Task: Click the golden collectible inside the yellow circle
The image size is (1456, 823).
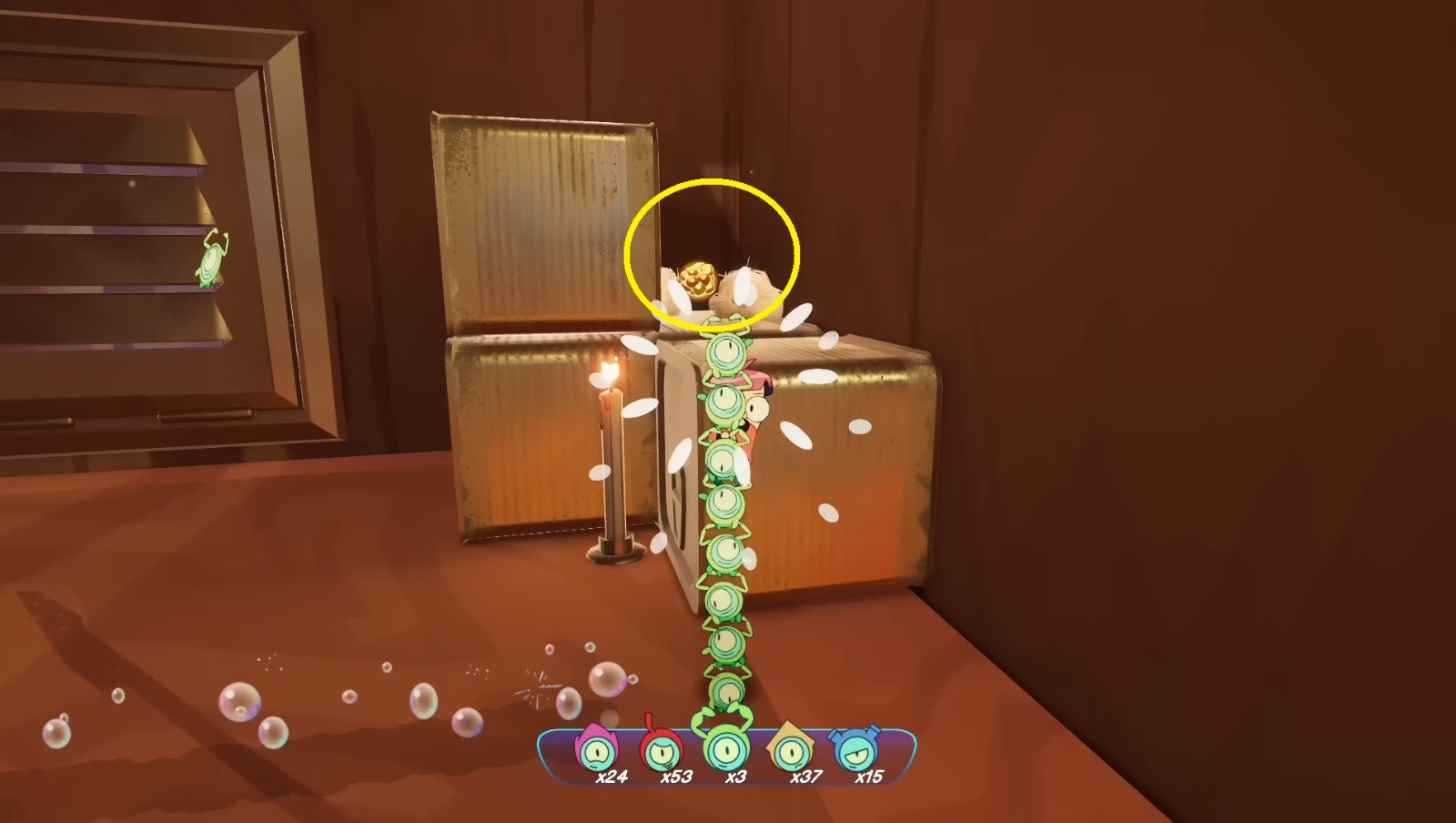Action: point(699,280)
